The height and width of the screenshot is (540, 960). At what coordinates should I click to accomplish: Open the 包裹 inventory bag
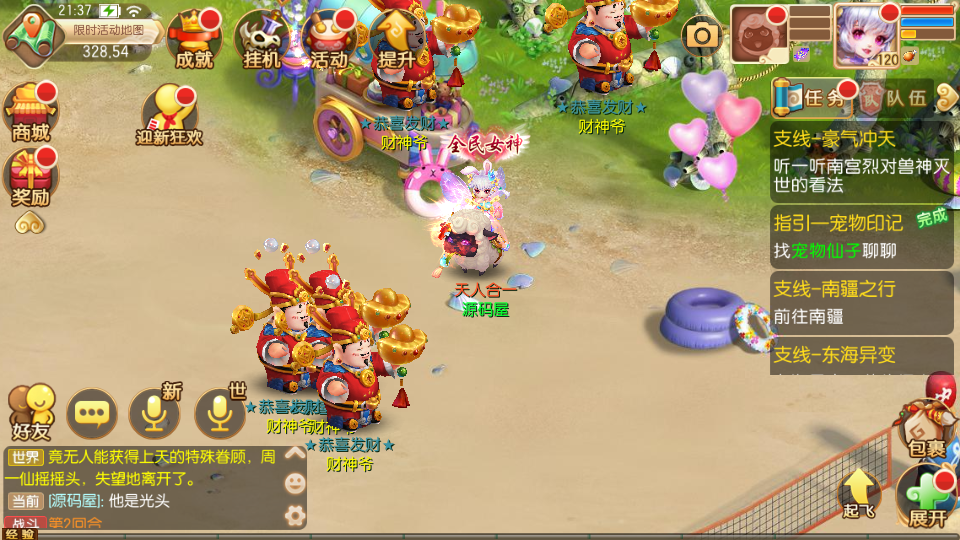click(x=926, y=432)
